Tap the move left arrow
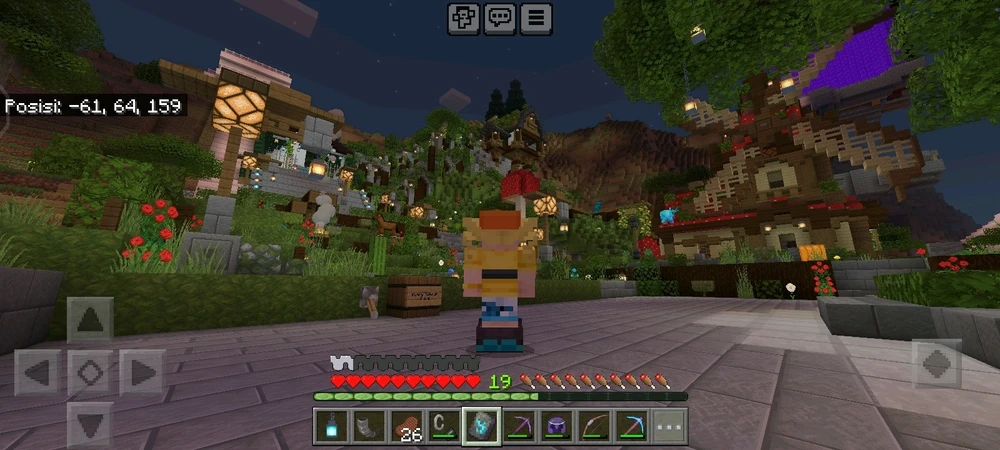This screenshot has width=1000, height=450. [38, 373]
